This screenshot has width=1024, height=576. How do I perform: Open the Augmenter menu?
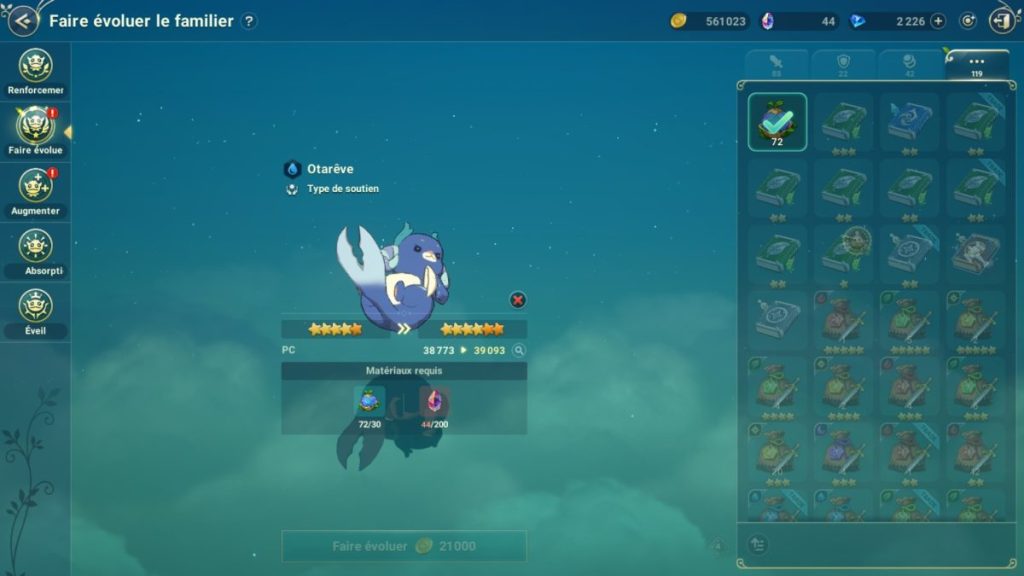(36, 189)
